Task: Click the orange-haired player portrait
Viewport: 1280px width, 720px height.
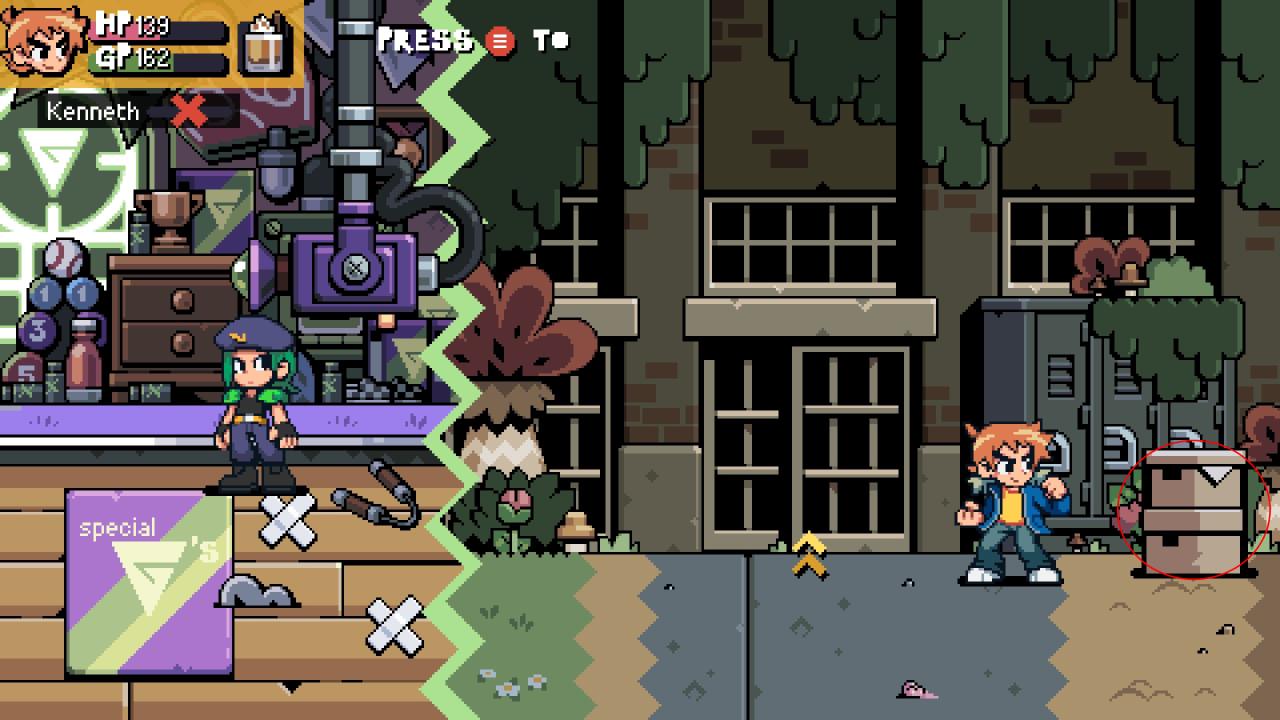Action: point(44,42)
